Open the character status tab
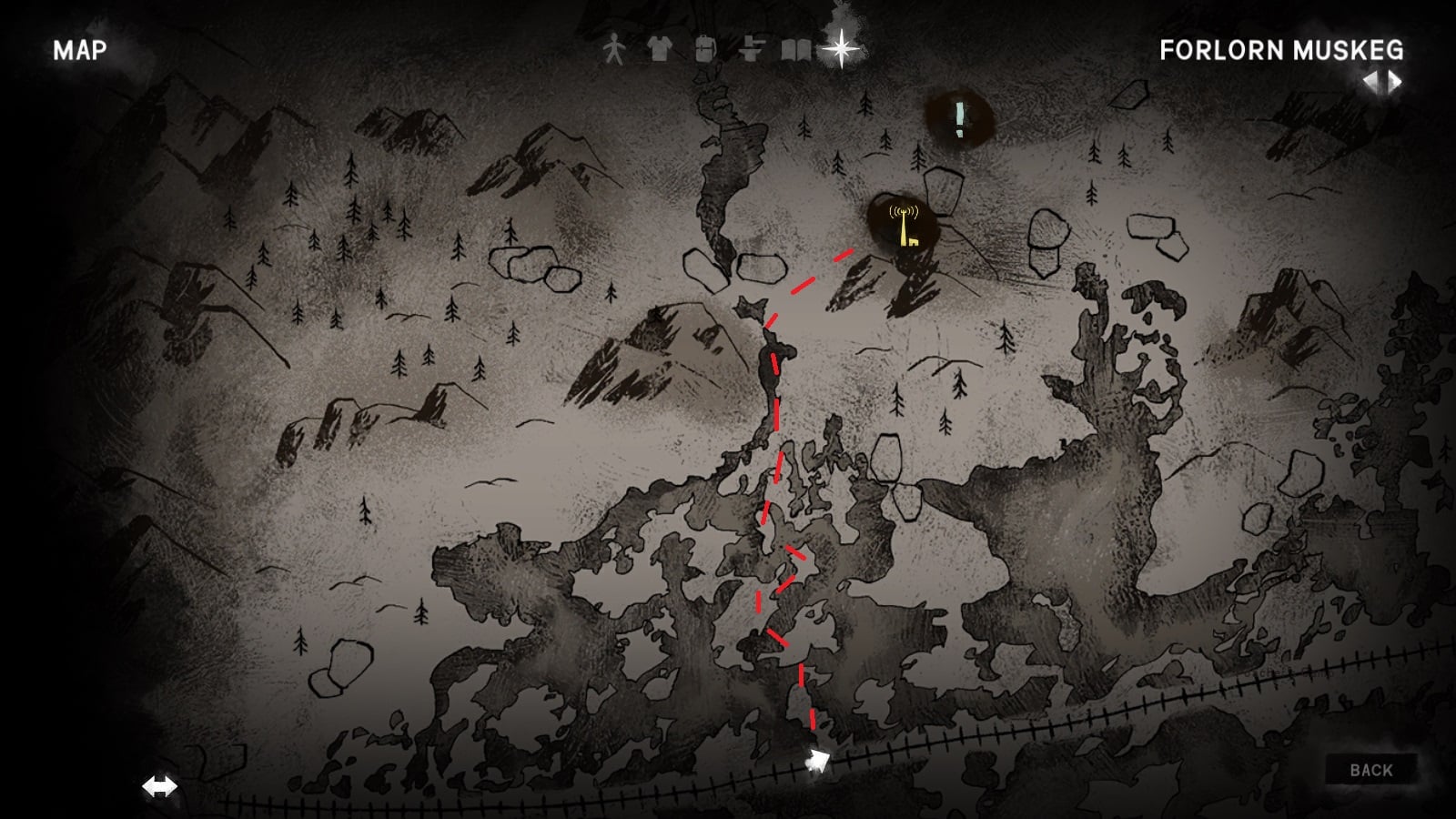 click(615, 48)
